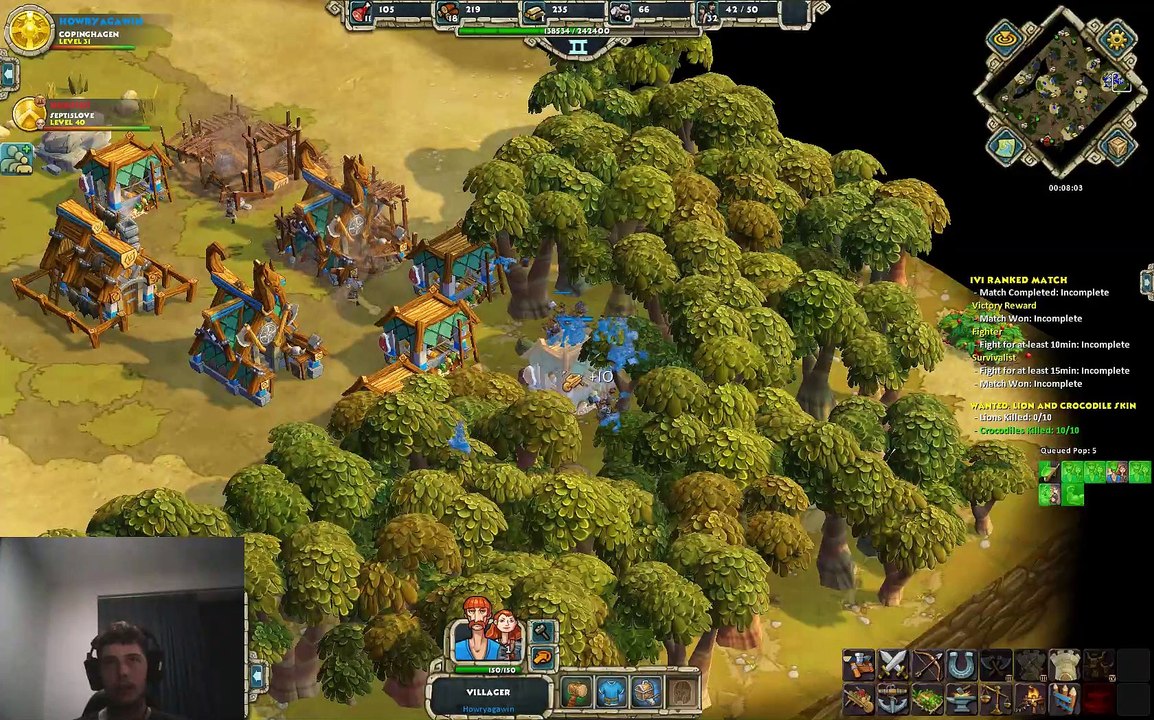Activate the minimap ping signal button
This screenshot has height=720, width=1154.
(1005, 40)
